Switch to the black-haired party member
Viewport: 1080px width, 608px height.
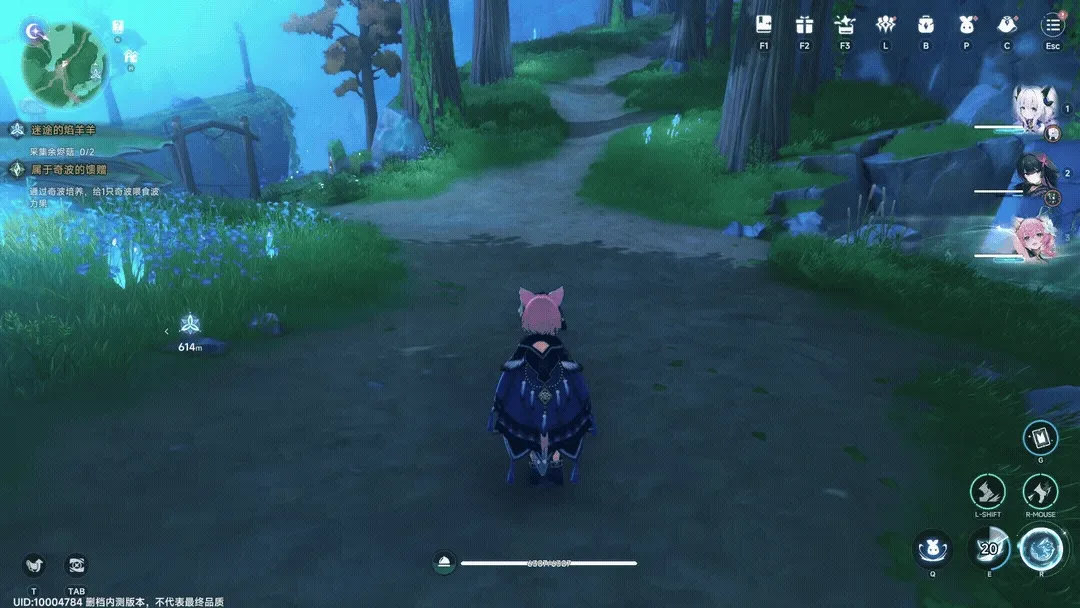[x=1031, y=176]
